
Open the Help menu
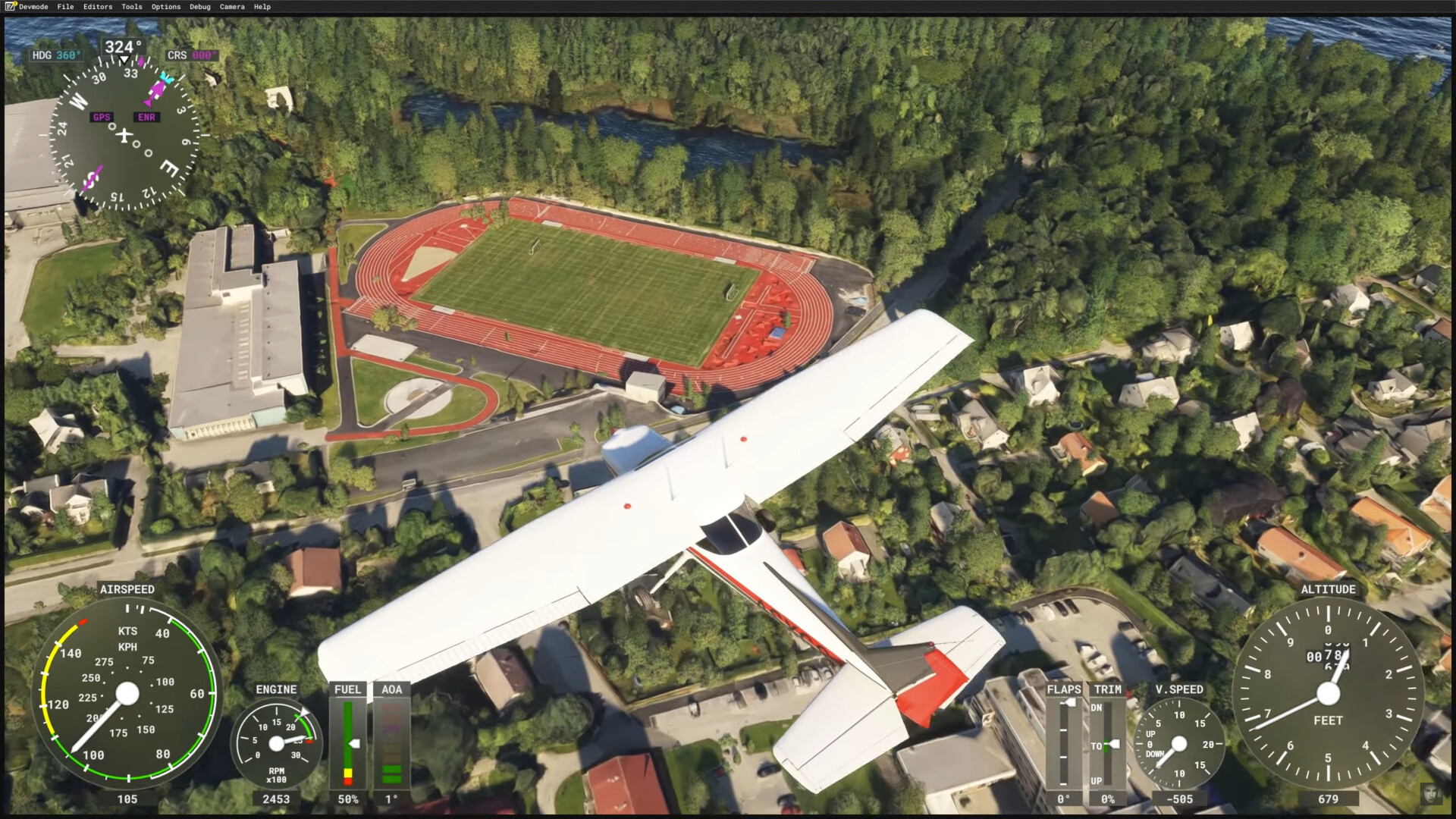[262, 7]
